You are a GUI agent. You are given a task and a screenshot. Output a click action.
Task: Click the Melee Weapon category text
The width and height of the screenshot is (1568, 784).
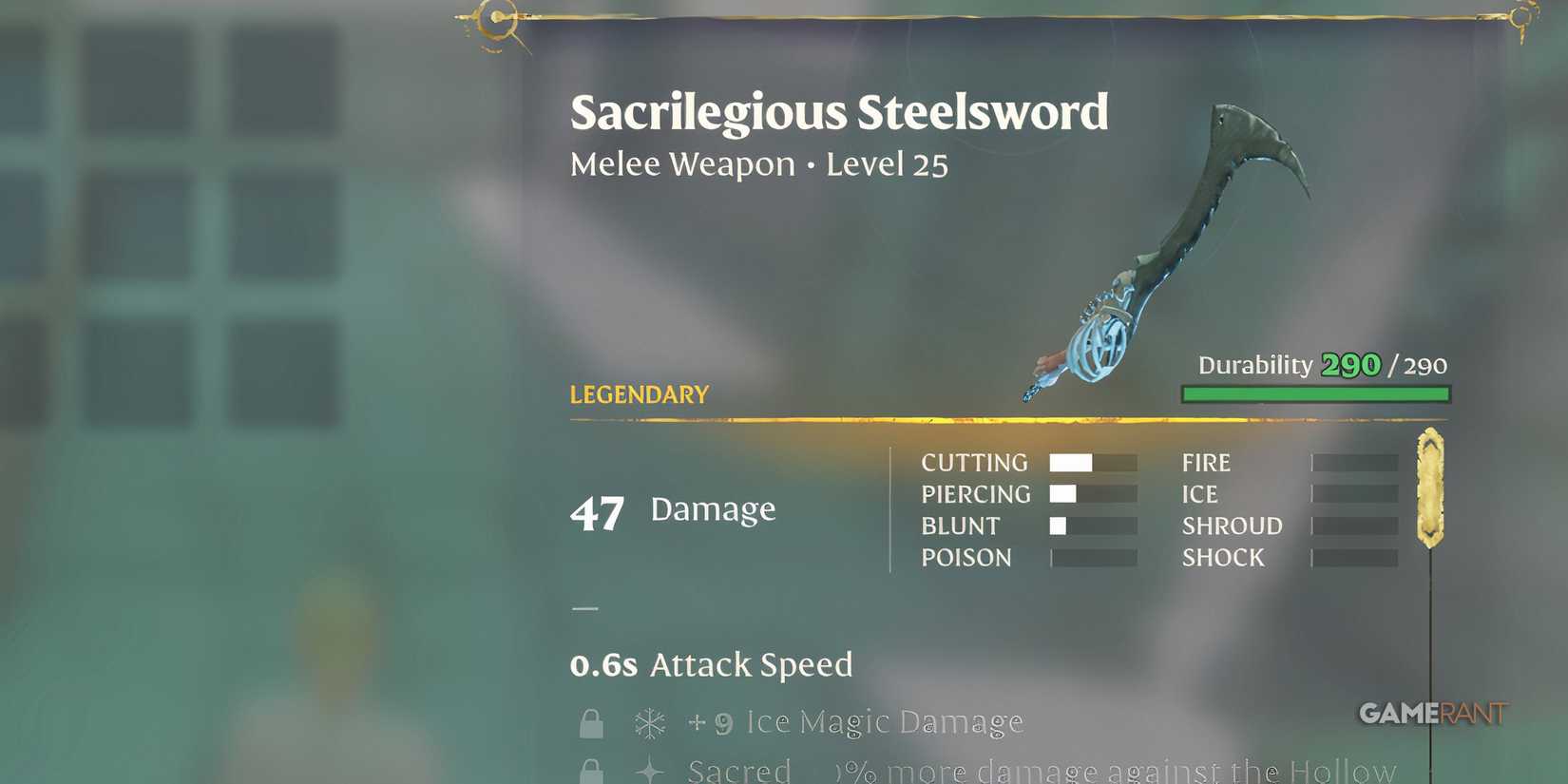click(680, 163)
